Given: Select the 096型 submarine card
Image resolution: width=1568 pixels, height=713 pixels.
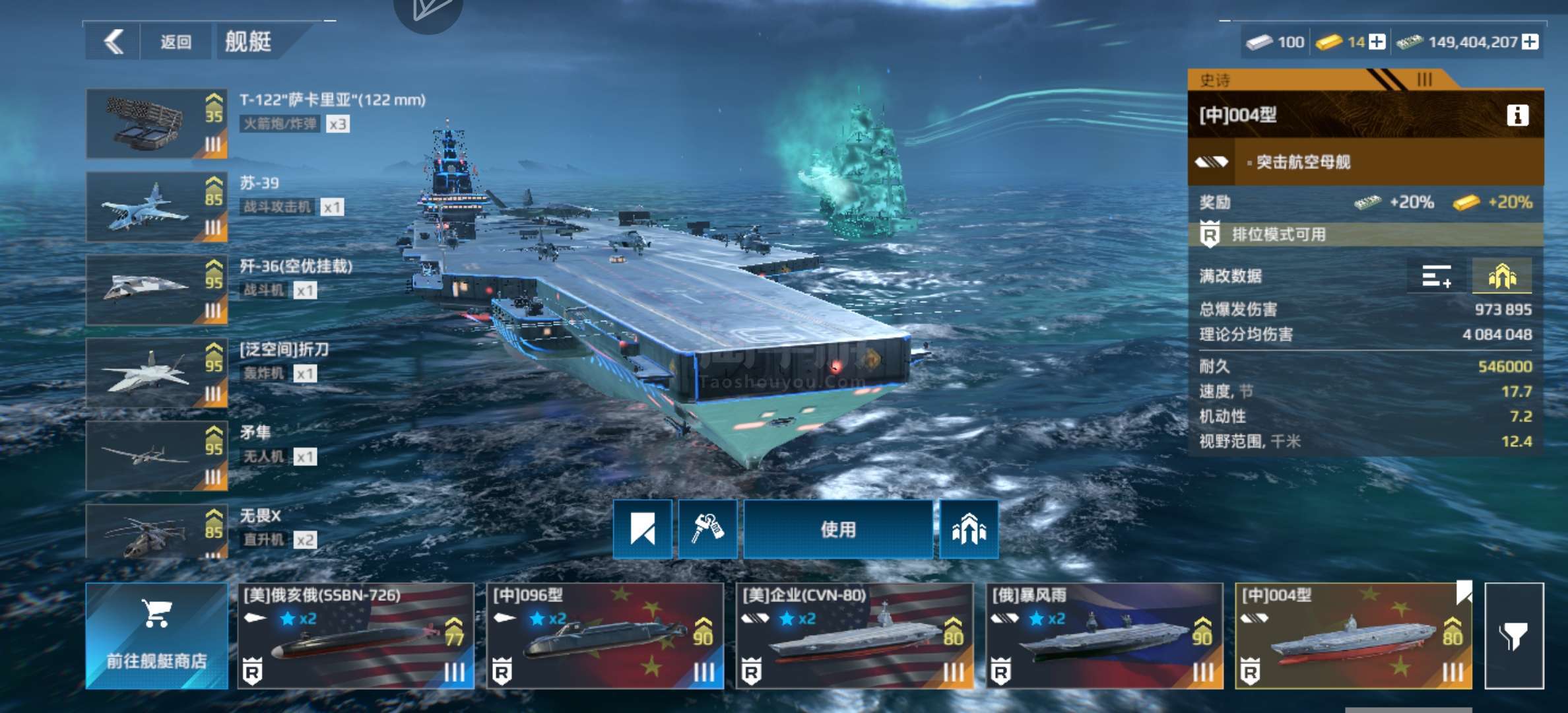Looking at the screenshot, I should point(605,636).
